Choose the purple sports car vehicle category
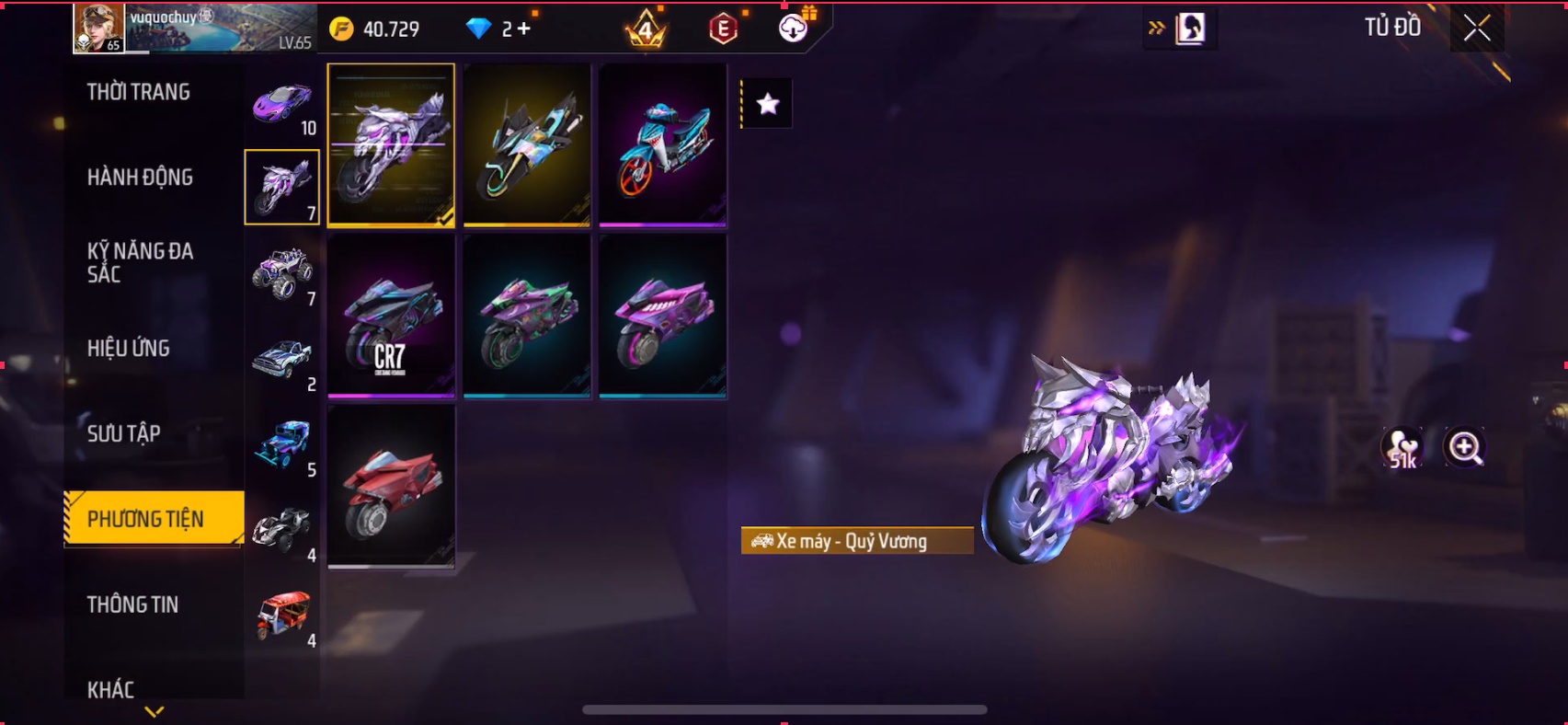Image resolution: width=1568 pixels, height=725 pixels. tap(282, 103)
